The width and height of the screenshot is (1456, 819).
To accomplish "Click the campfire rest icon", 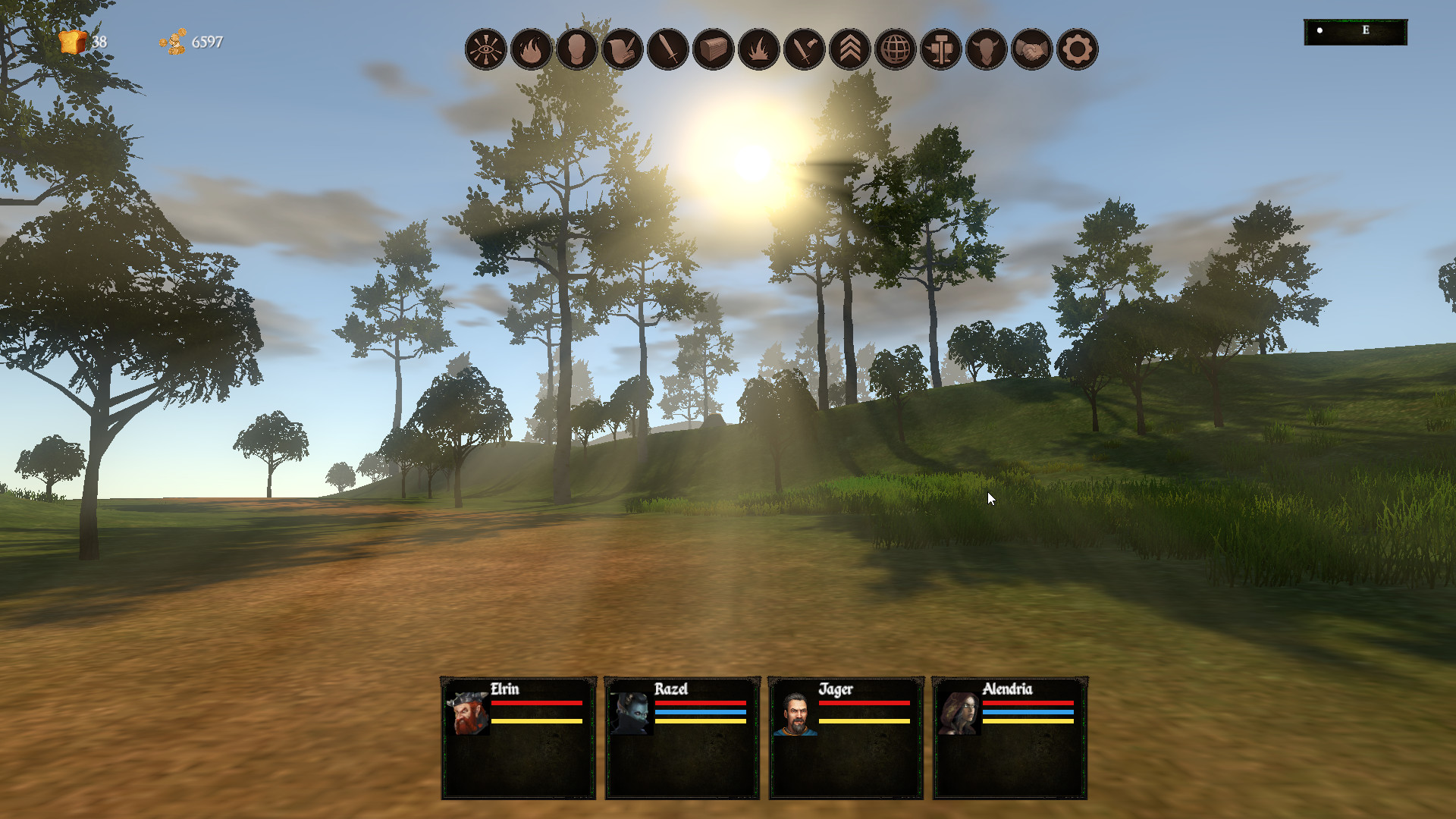I will (x=759, y=49).
